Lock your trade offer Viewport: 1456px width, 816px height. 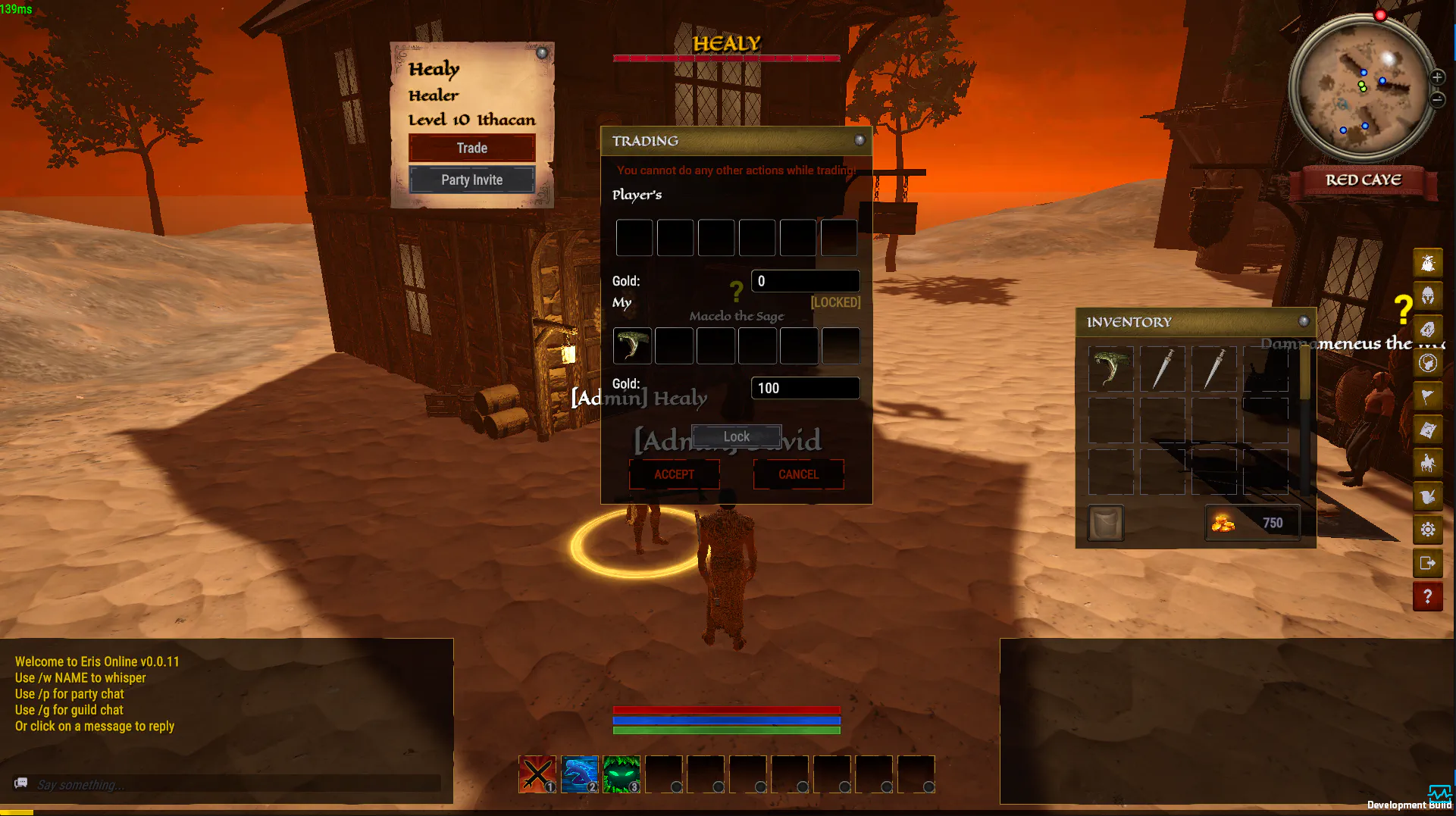pyautogui.click(x=736, y=436)
